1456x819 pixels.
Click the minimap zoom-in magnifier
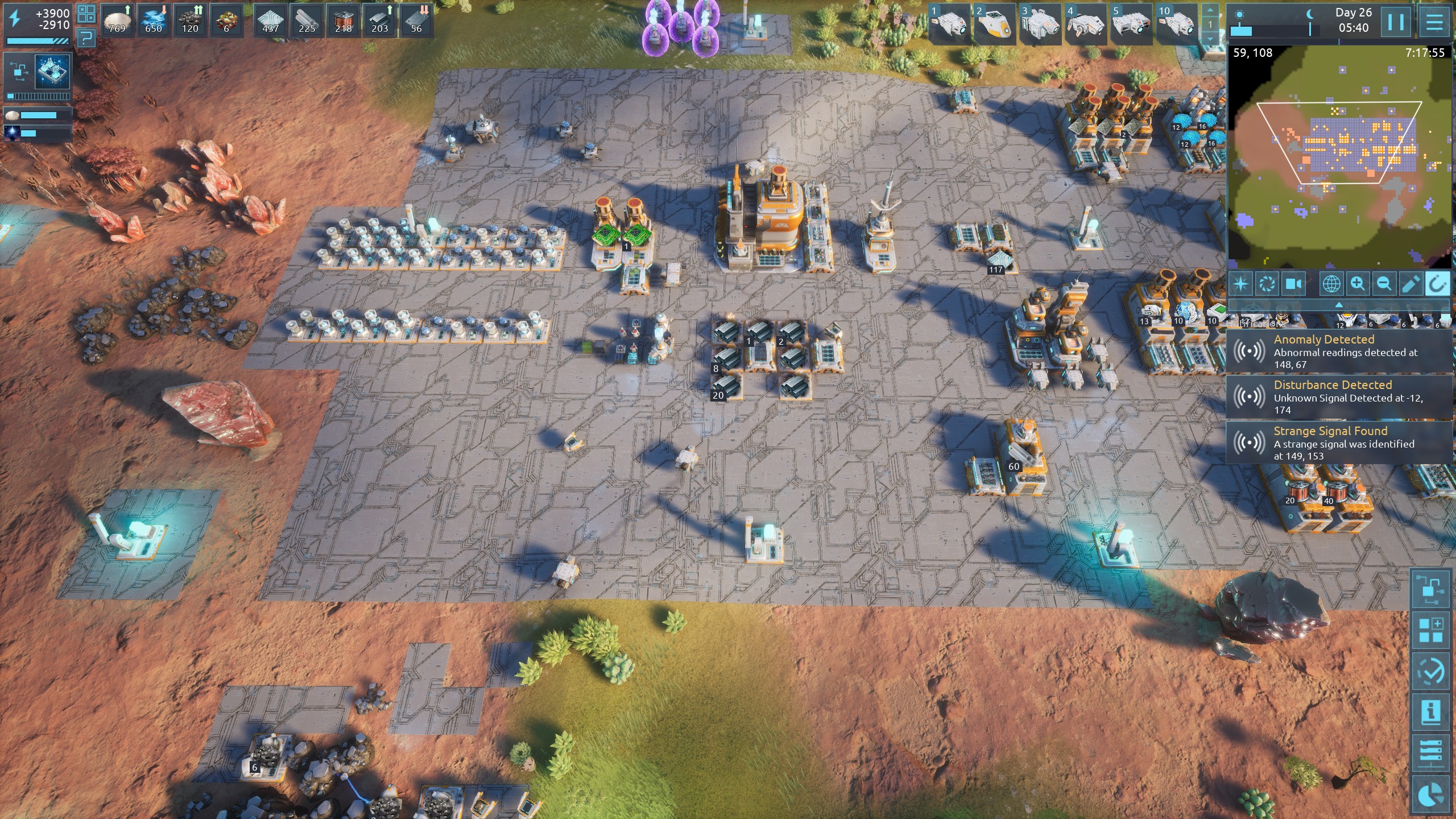(x=1358, y=283)
